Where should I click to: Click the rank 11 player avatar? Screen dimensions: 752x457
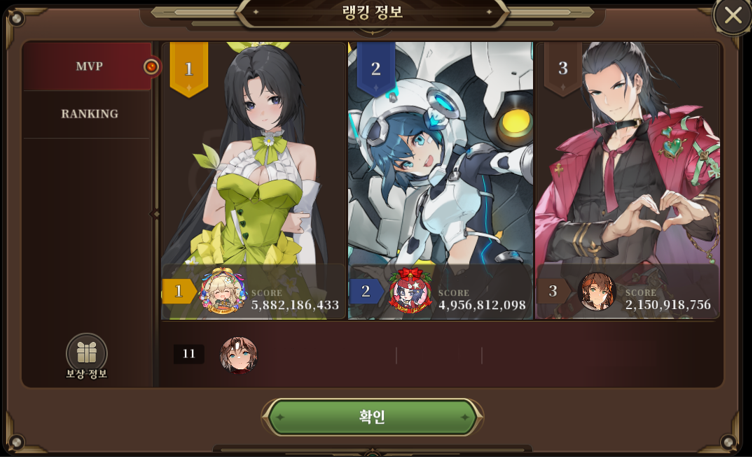pos(238,354)
